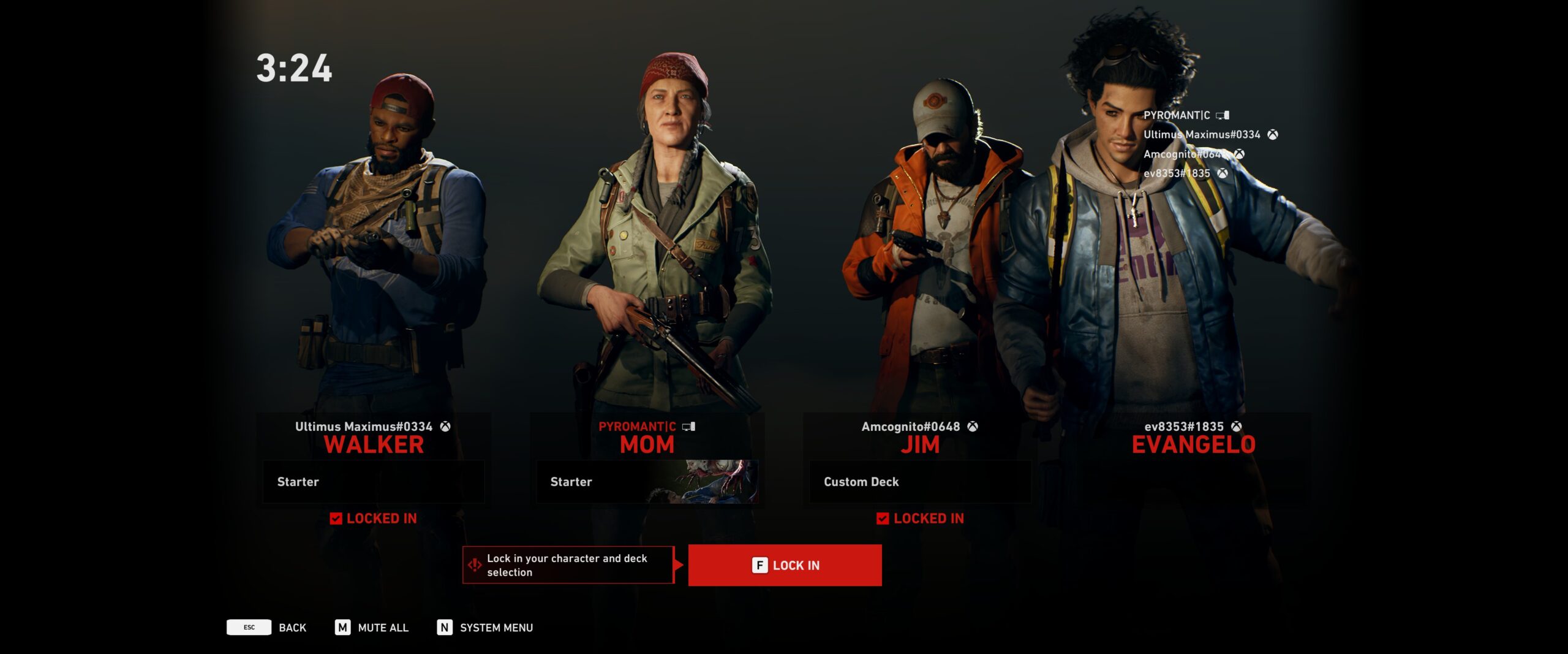Choose ev8353#1835 in the party list
The image size is (1568, 654).
click(1177, 173)
